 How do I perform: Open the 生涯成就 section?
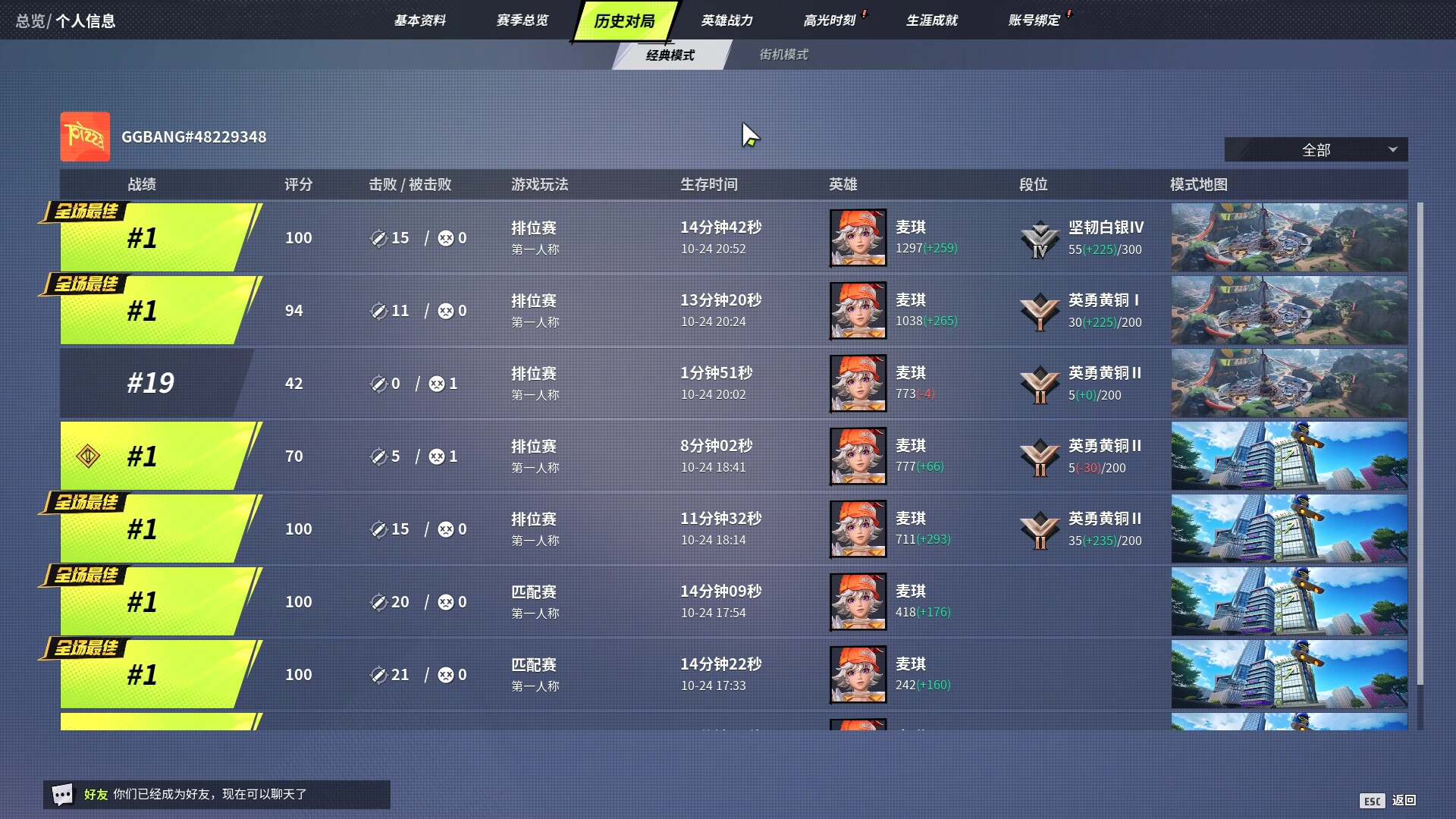pyautogui.click(x=931, y=20)
